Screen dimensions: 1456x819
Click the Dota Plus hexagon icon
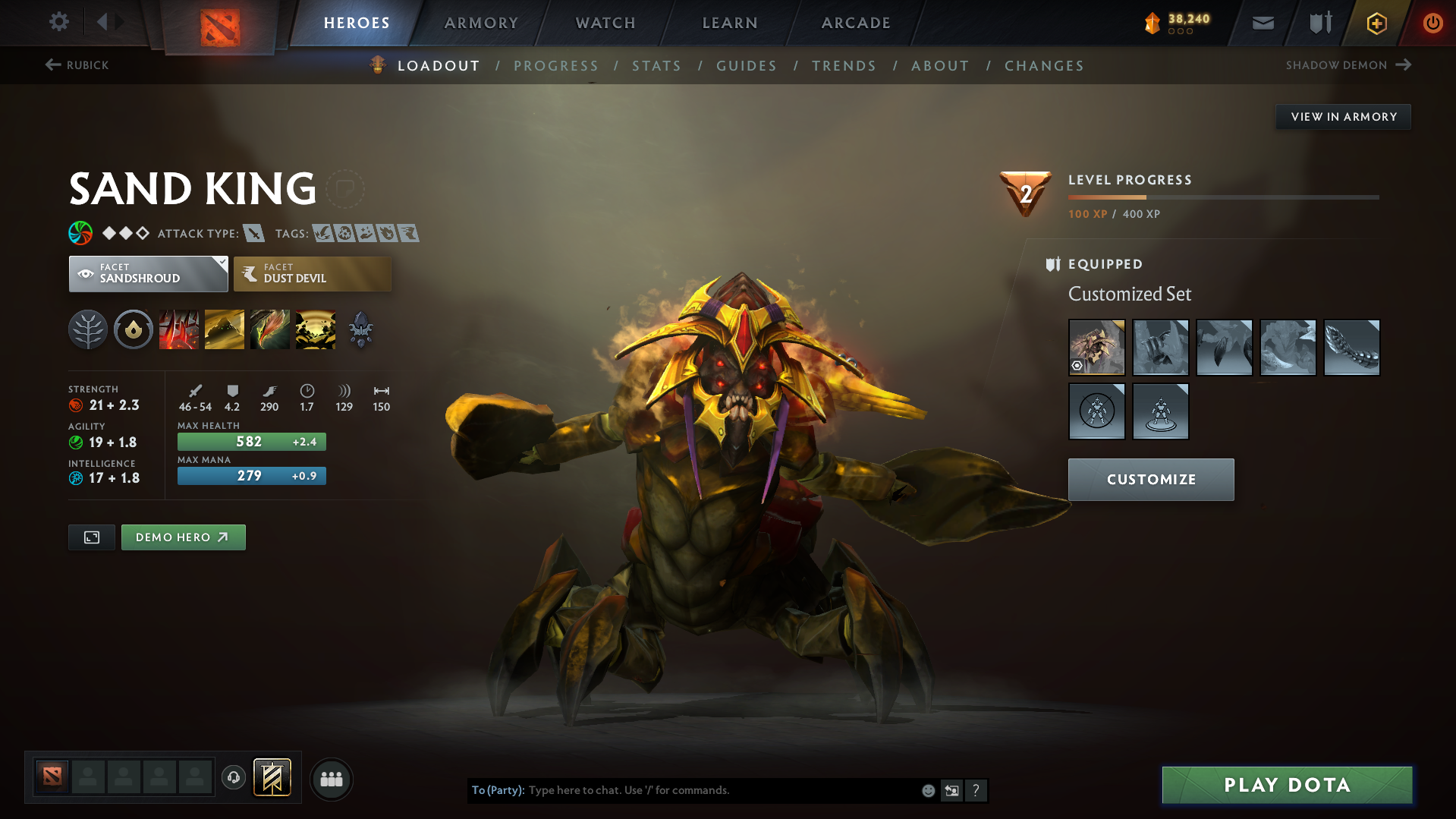pyautogui.click(x=1376, y=23)
